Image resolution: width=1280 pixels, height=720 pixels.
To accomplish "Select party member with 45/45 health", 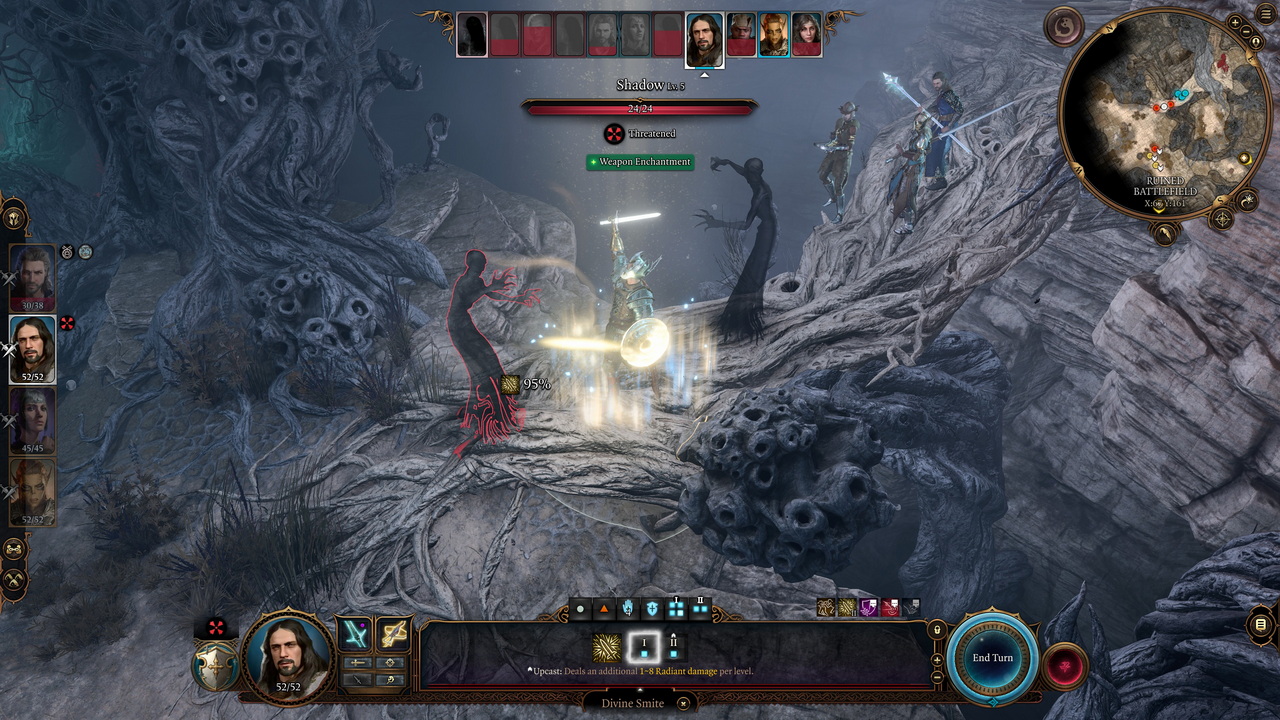I will (x=33, y=419).
